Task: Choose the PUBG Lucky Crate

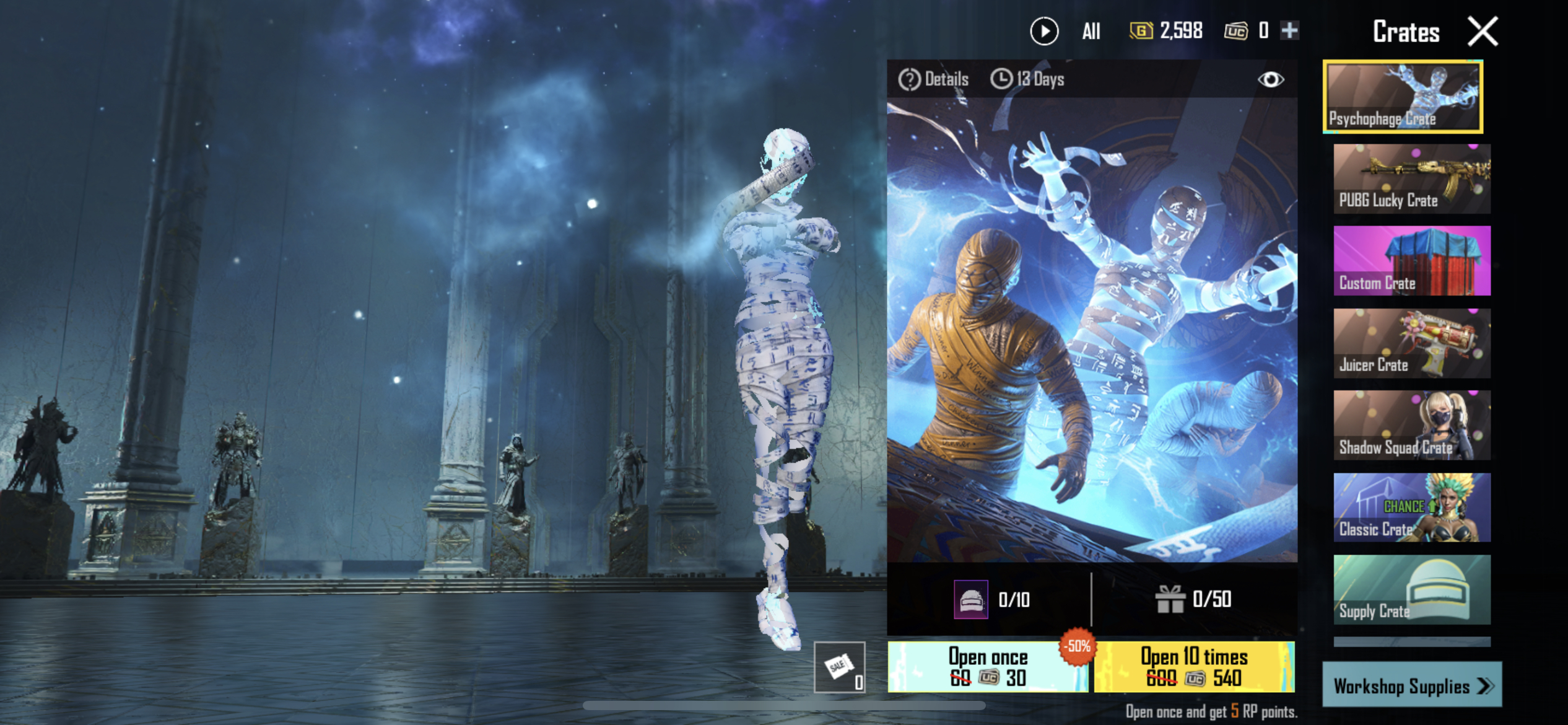Action: tap(1412, 178)
